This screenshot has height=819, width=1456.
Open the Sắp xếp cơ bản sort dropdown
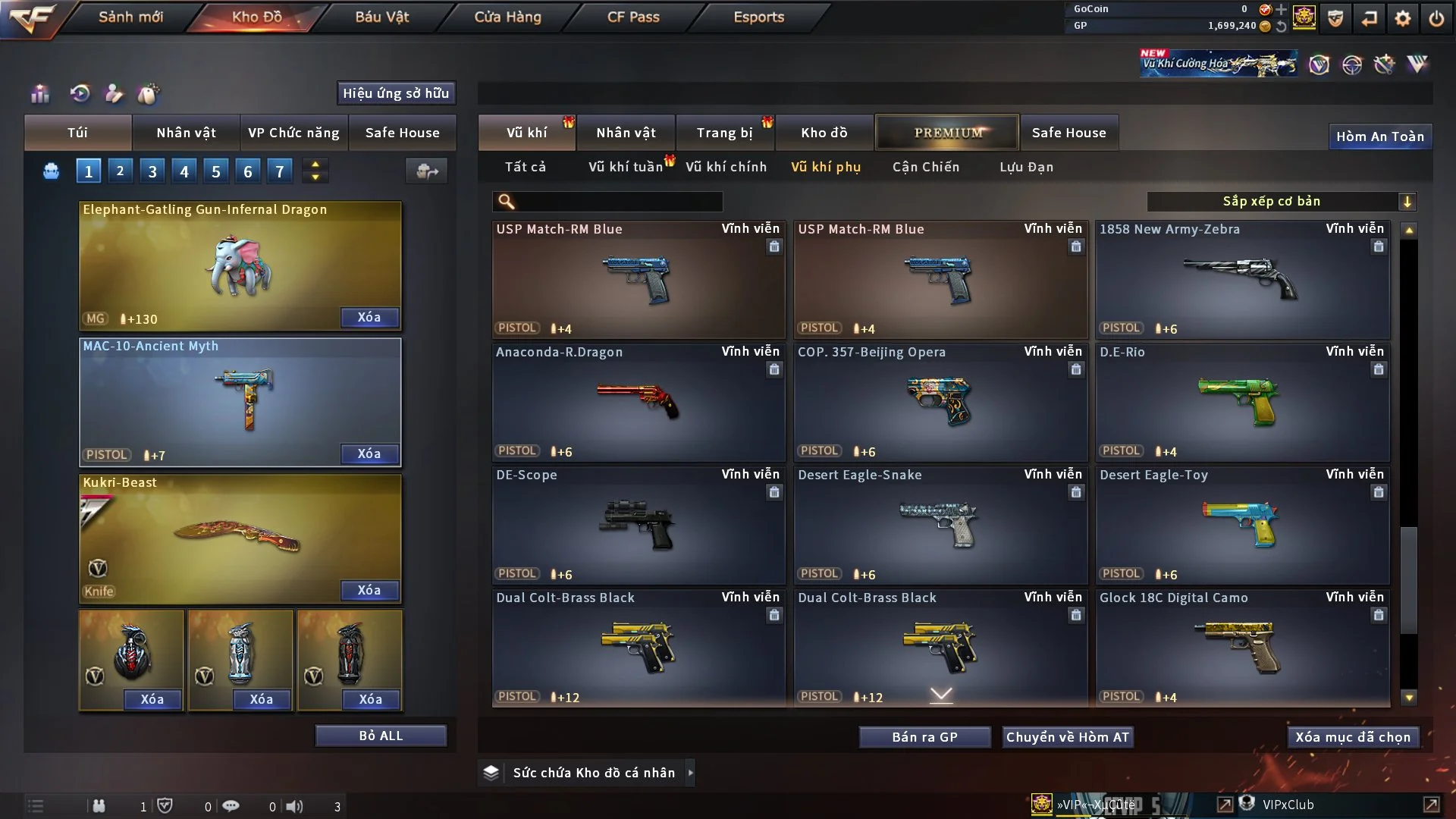coord(1281,201)
